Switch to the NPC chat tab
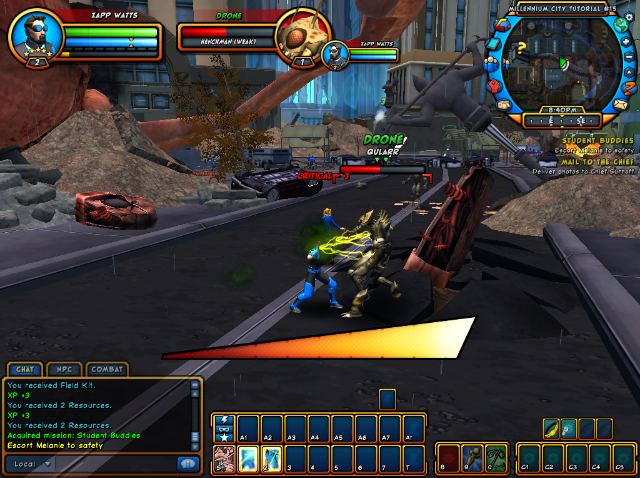The height and width of the screenshot is (478, 640). (x=66, y=369)
